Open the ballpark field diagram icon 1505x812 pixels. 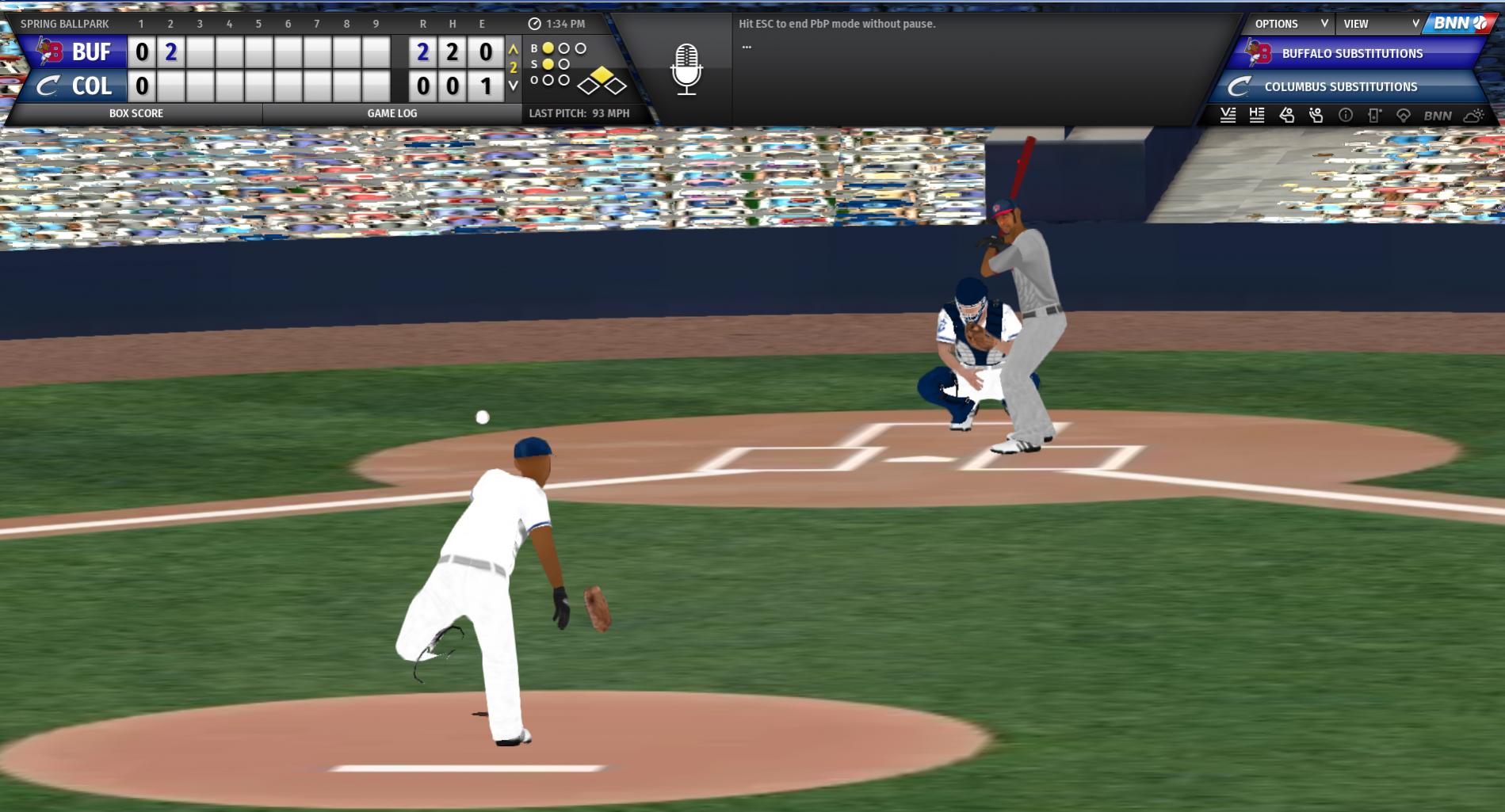click(1404, 116)
